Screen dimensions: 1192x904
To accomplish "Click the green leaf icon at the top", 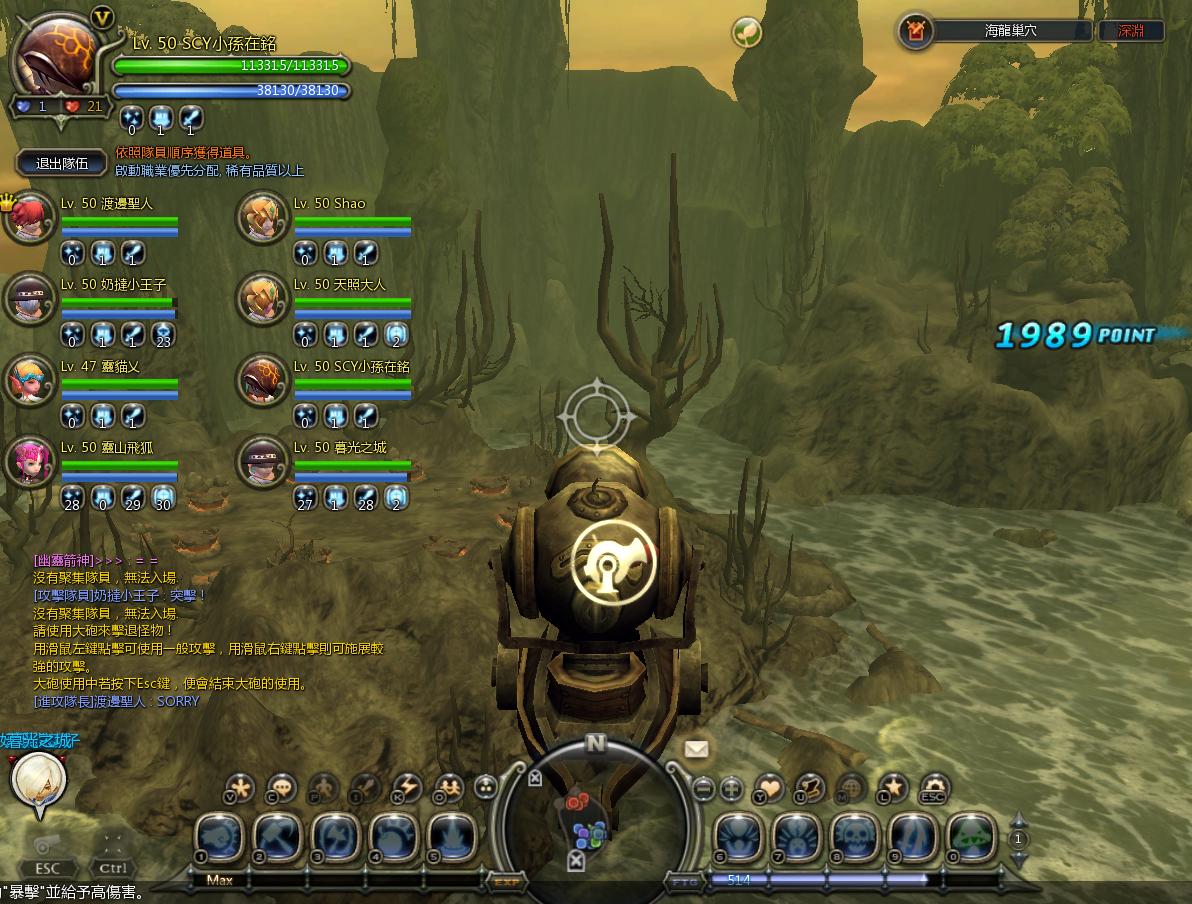I will pos(747,32).
